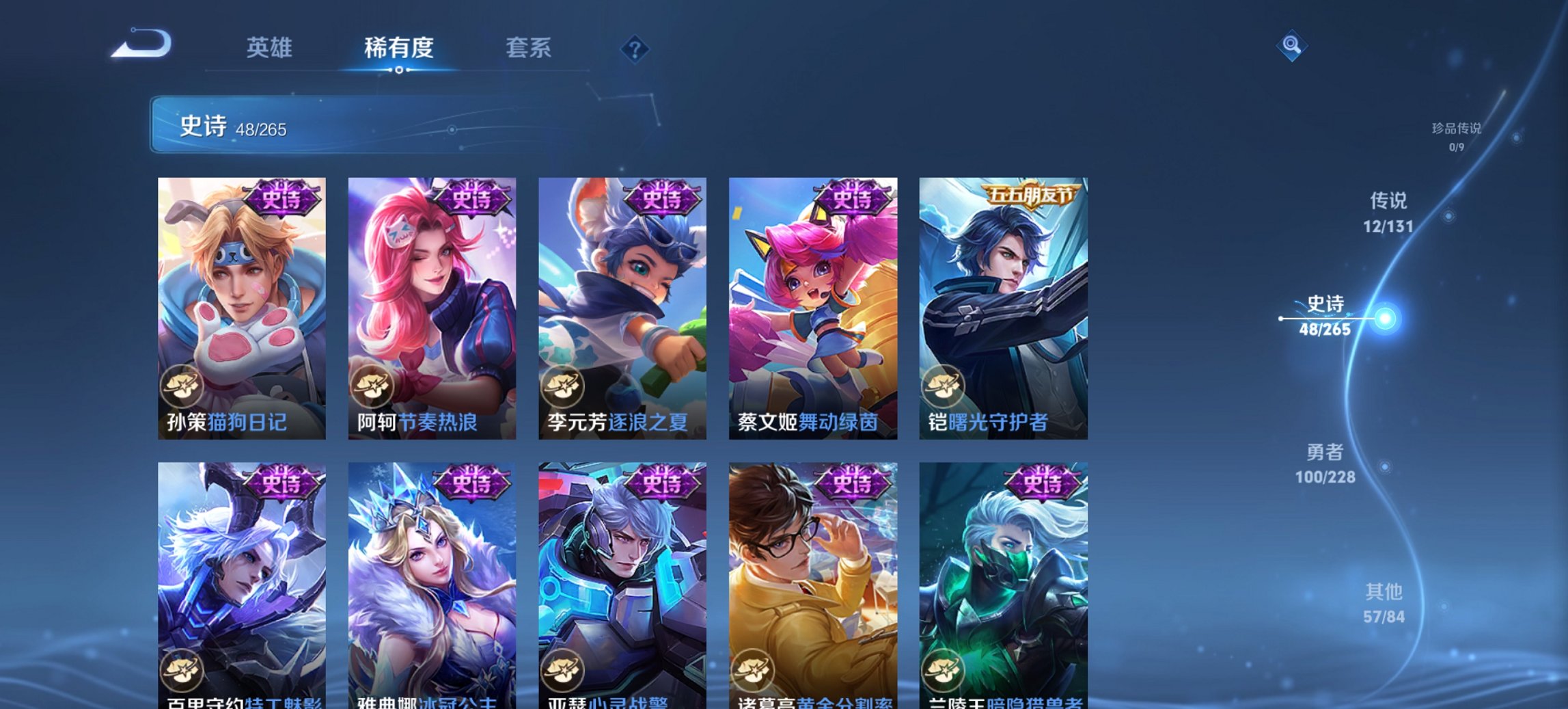Click the badge icon on 李元芳逐浪之夏 card
Screen dimensions: 1568x709
point(563,386)
